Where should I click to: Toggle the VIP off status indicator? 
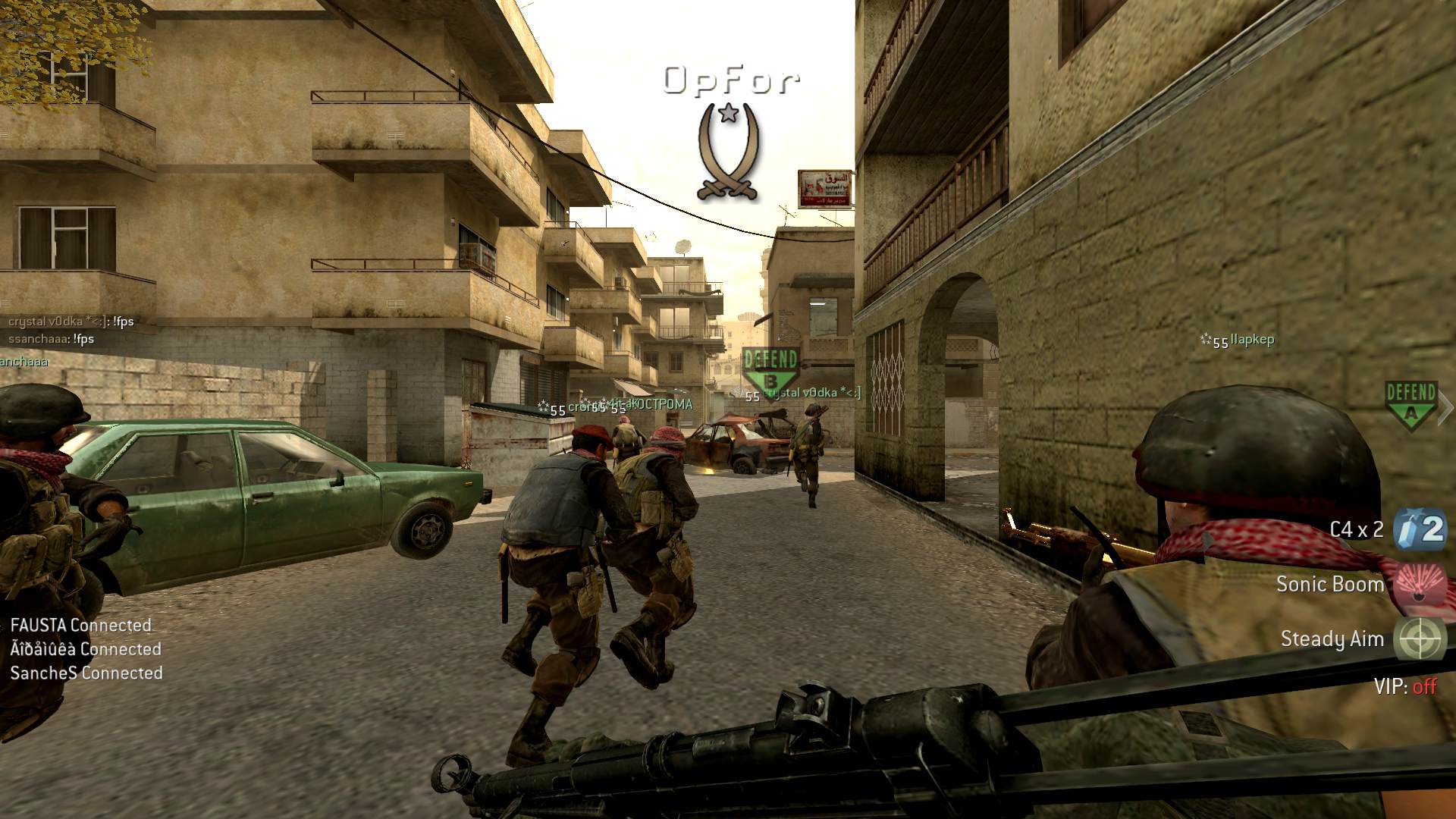click(1404, 687)
